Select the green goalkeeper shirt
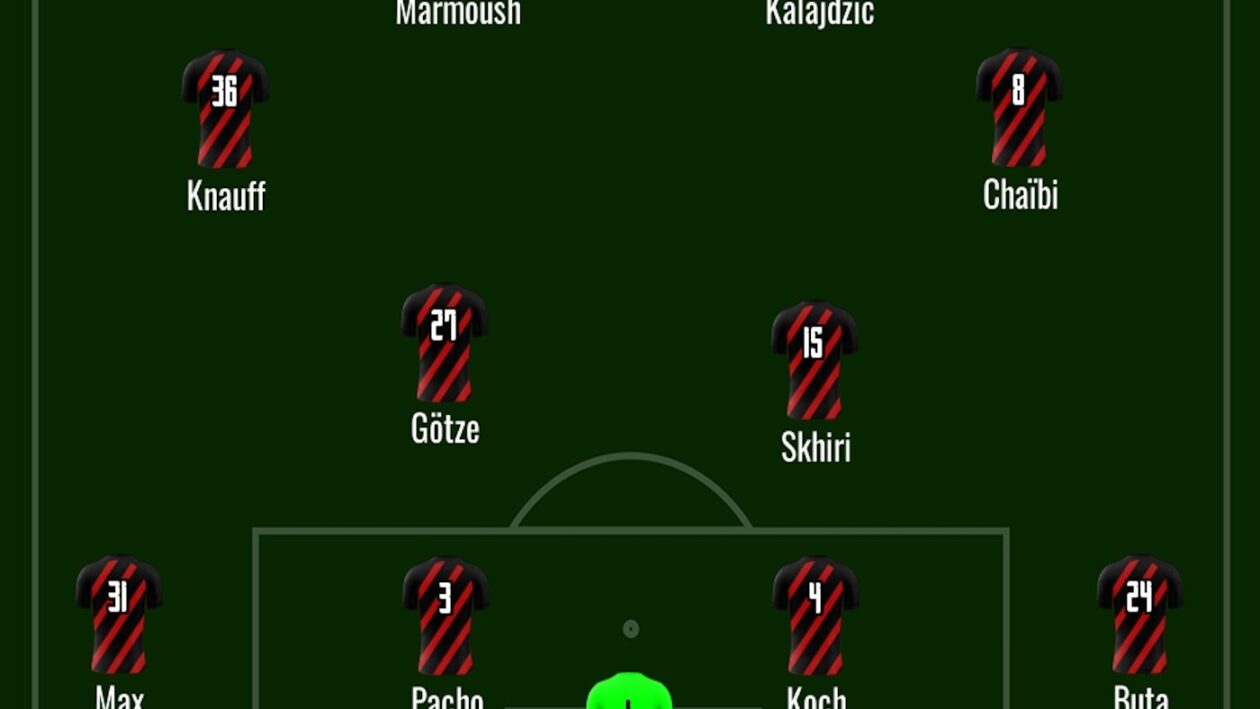The height and width of the screenshot is (709, 1260). pyautogui.click(x=629, y=692)
